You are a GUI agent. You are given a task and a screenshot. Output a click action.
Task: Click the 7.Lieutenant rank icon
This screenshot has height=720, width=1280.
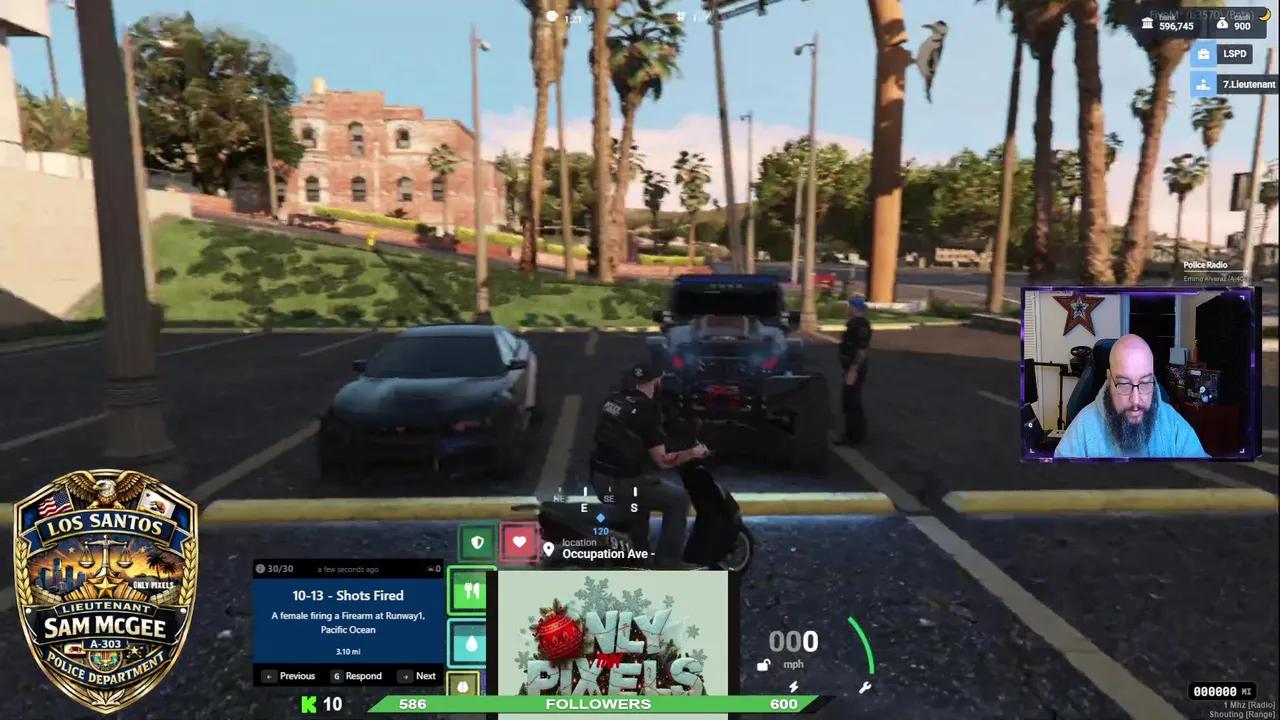(x=1204, y=84)
